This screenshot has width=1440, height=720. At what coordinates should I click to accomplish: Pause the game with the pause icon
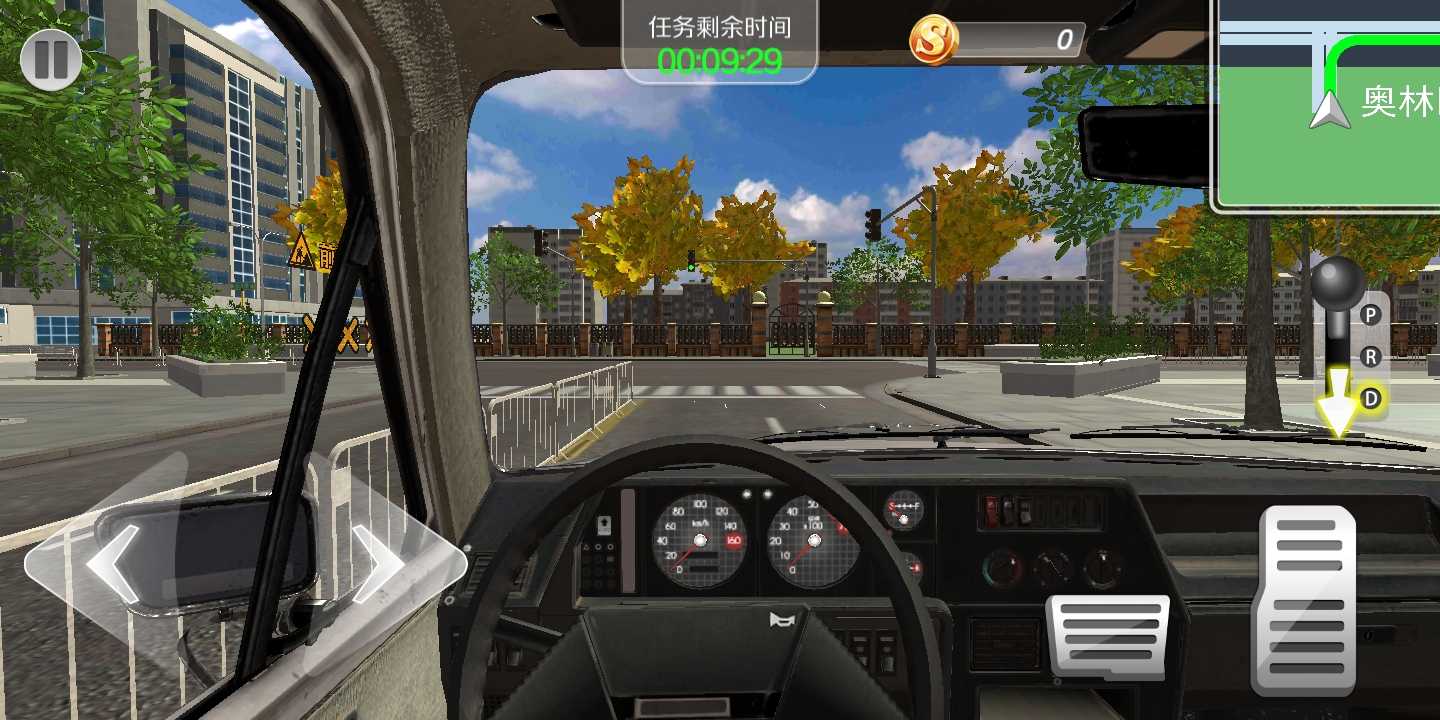coord(50,59)
